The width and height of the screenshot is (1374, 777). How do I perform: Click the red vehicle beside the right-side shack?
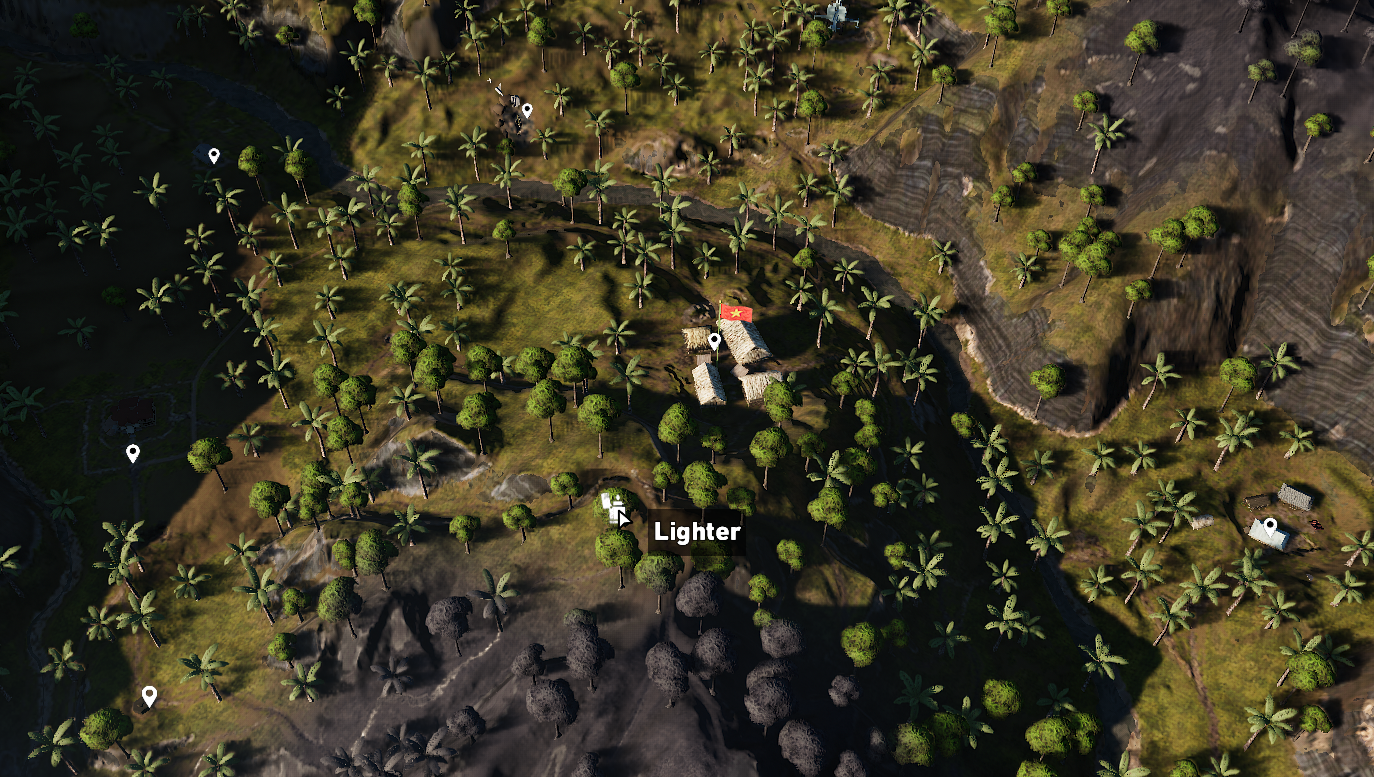click(x=1317, y=524)
